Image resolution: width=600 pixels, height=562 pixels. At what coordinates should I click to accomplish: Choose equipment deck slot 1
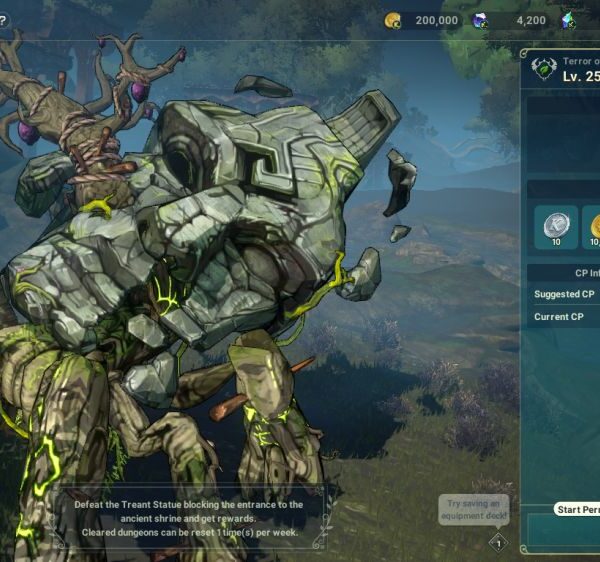[x=498, y=543]
